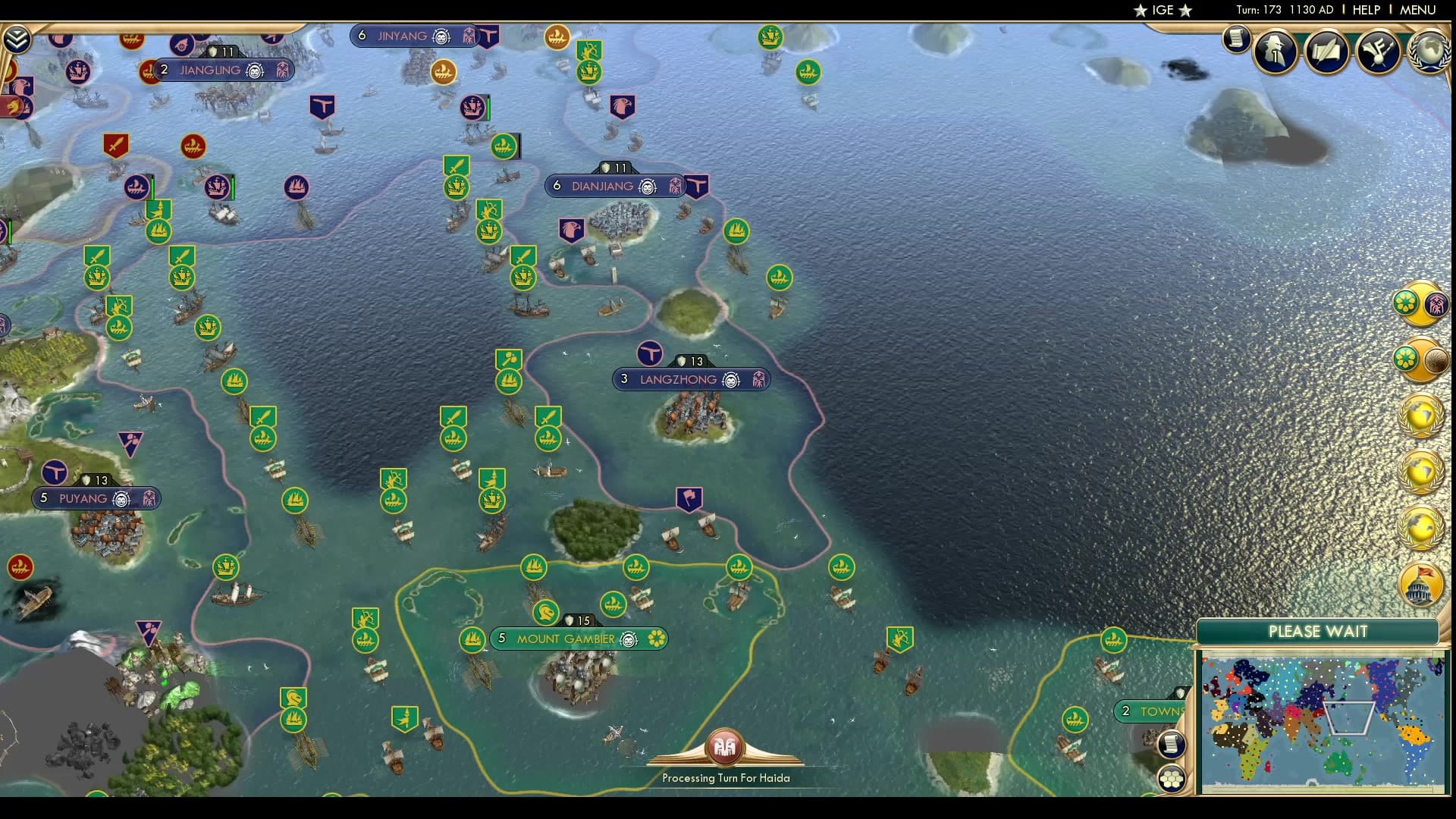Open the MENU in the top bar
1456x819 pixels.
click(1420, 10)
